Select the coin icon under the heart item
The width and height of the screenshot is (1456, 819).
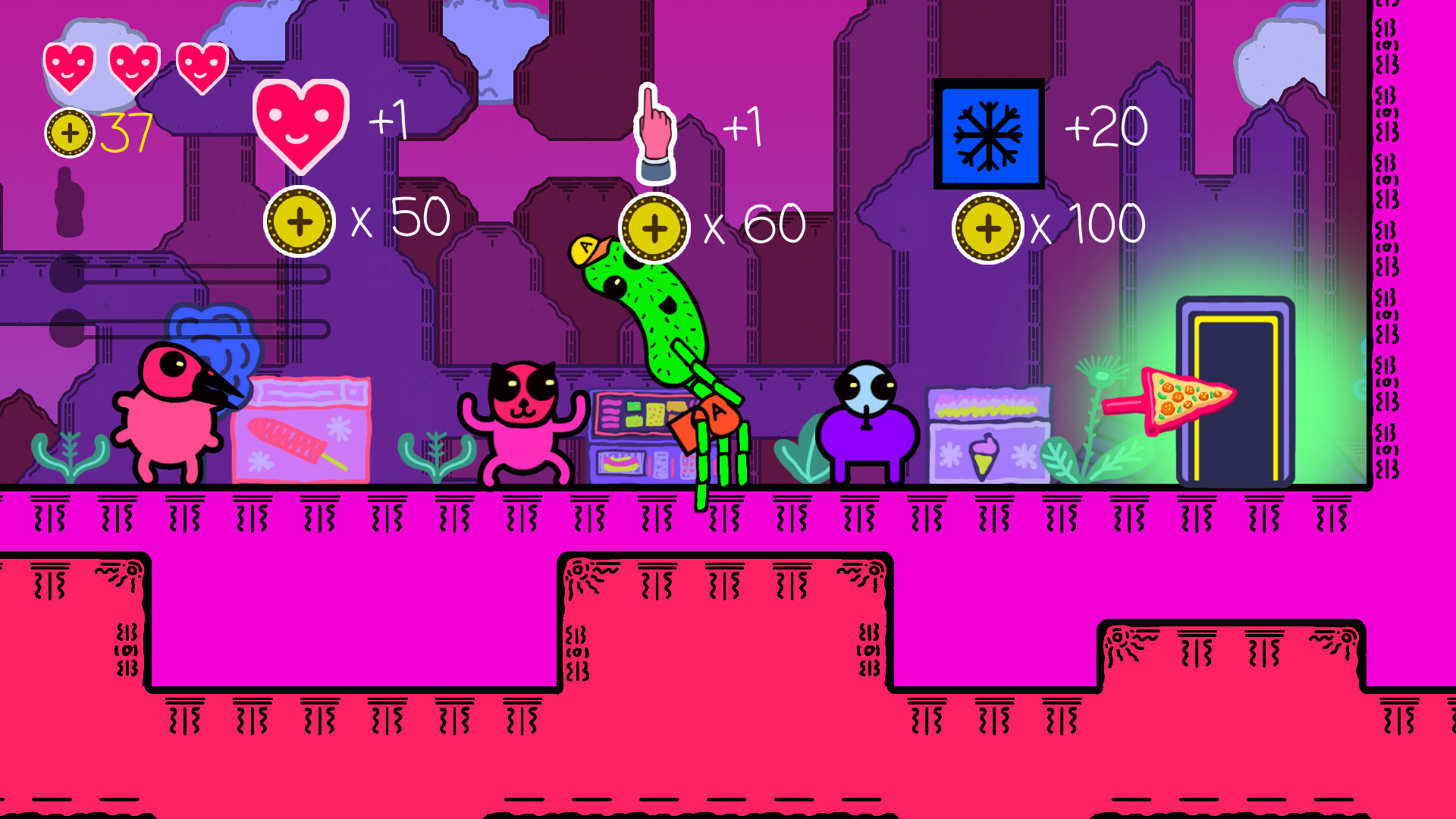click(x=301, y=221)
